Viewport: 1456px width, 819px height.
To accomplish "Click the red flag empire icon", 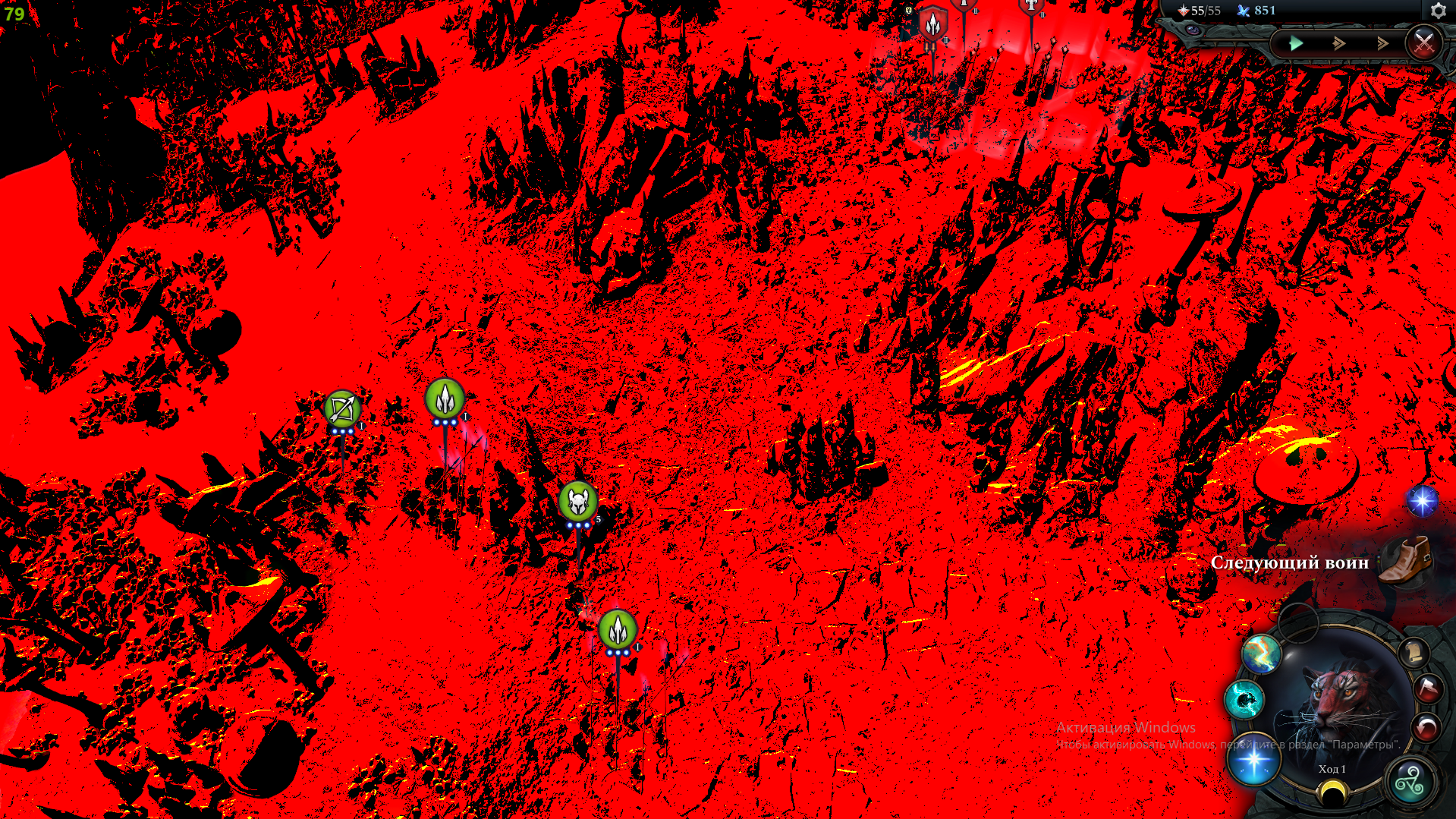I will (1428, 689).
